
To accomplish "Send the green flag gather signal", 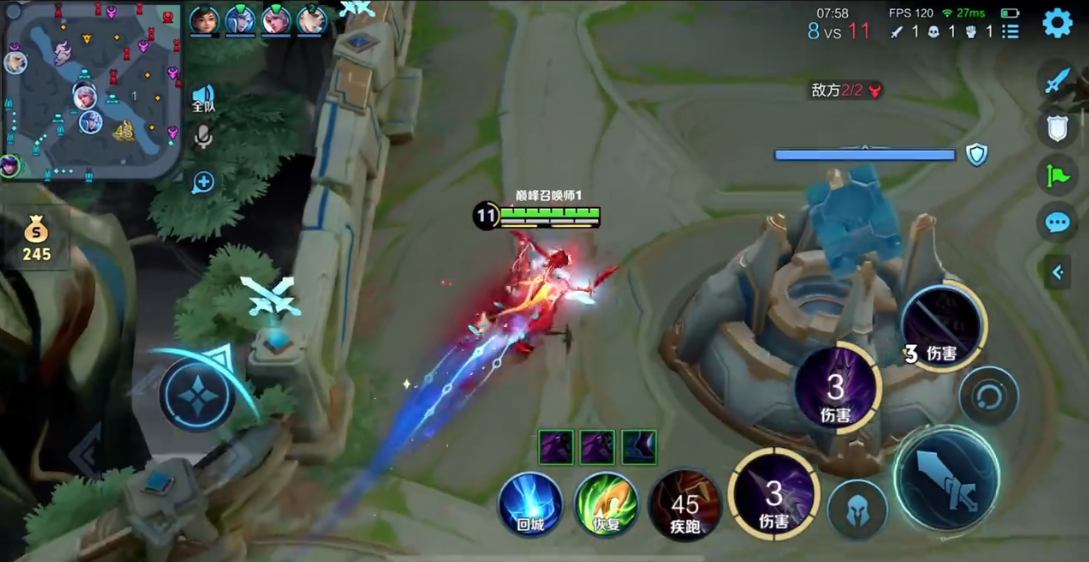I will click(1058, 174).
